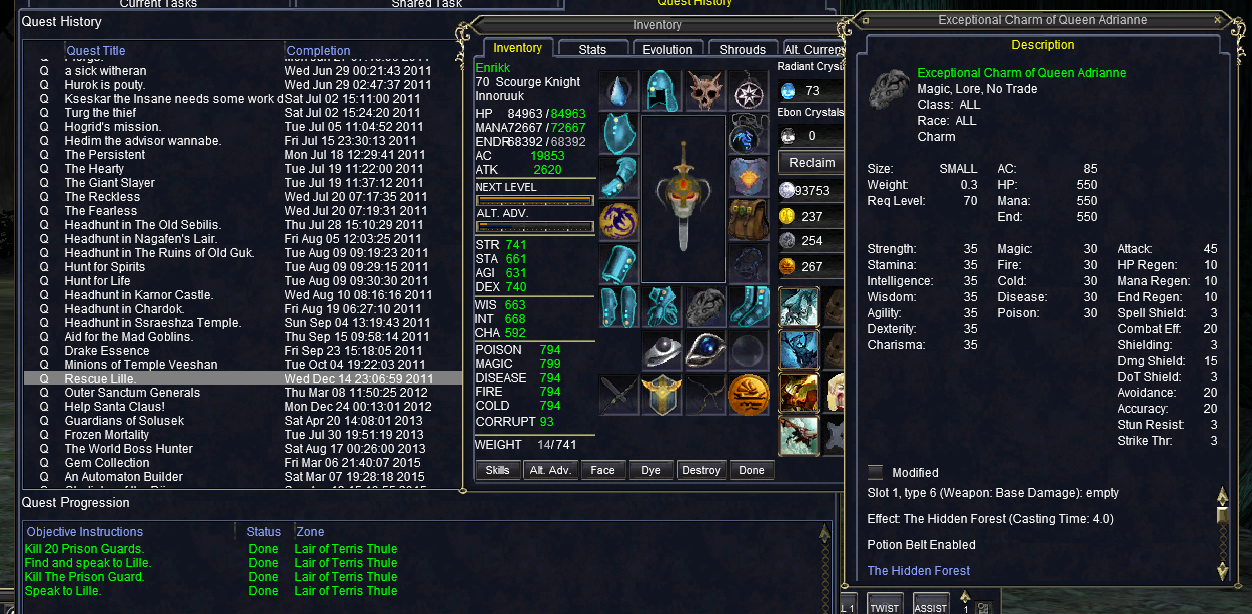Viewport: 1252px width, 614px height.
Task: Sort quests by Completion column header
Action: 318,51
